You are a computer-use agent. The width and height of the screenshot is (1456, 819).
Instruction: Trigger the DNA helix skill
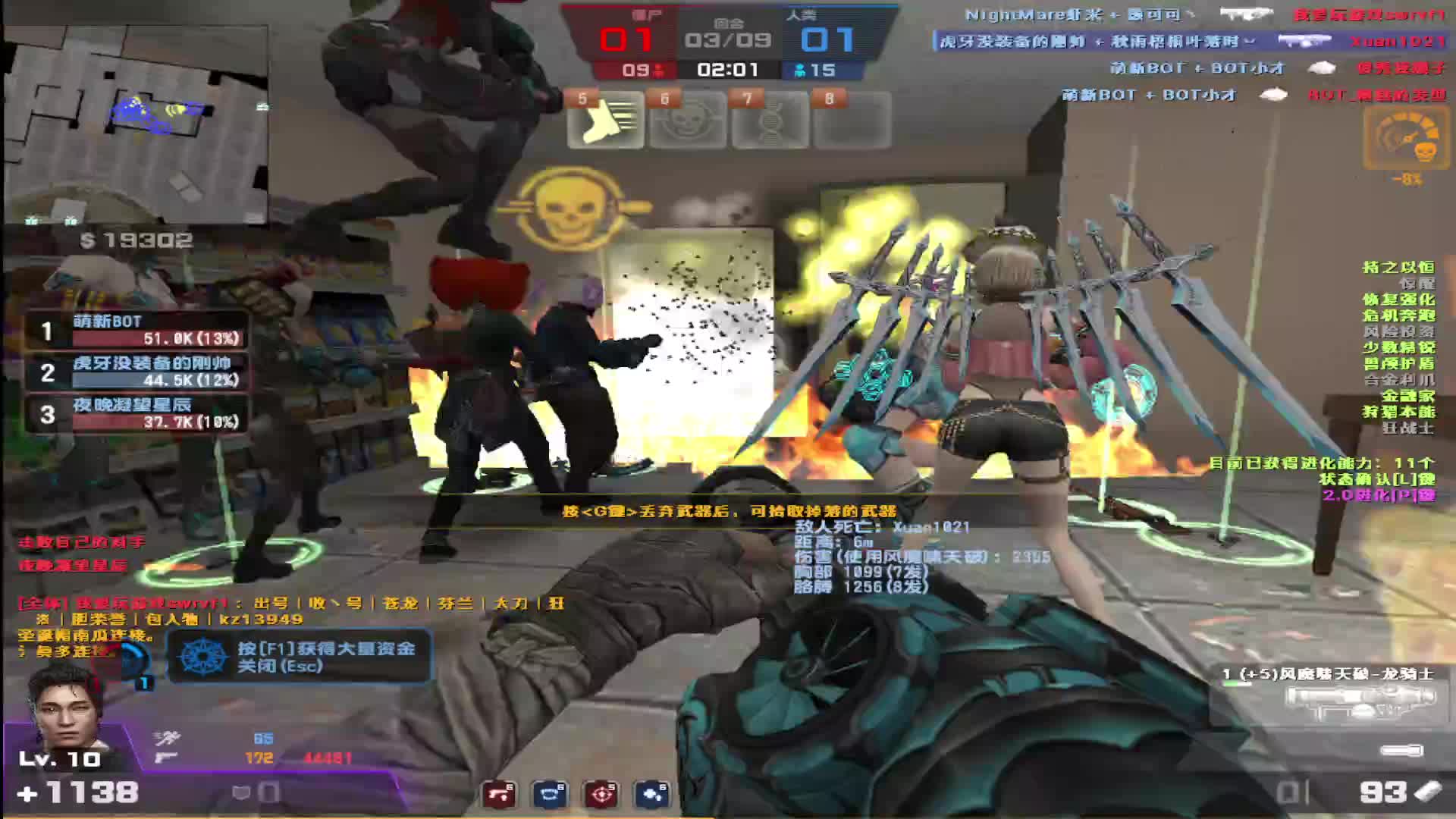tap(770, 119)
